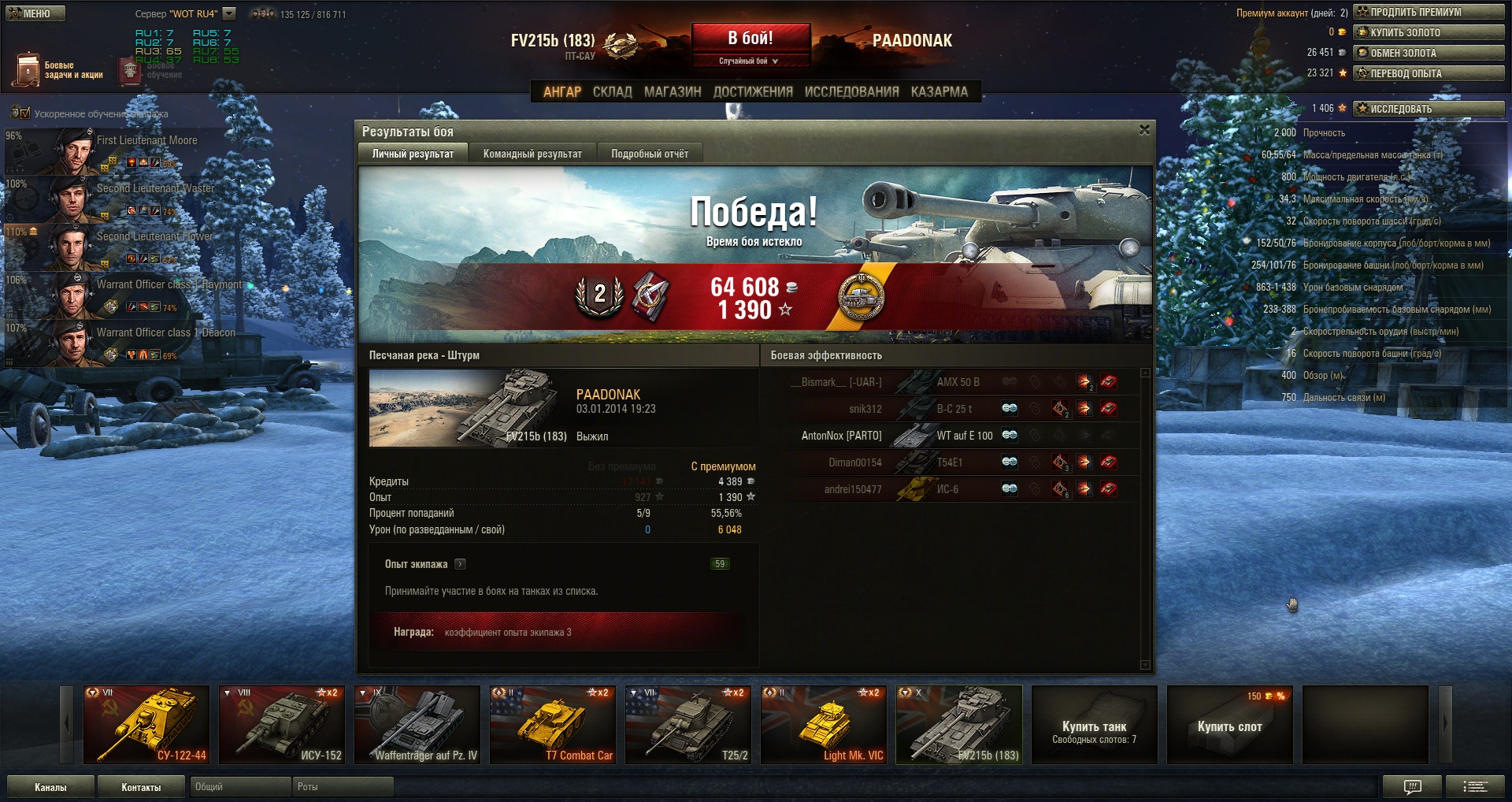Close the battle results window
The width and height of the screenshot is (1512, 802).
(1144, 130)
